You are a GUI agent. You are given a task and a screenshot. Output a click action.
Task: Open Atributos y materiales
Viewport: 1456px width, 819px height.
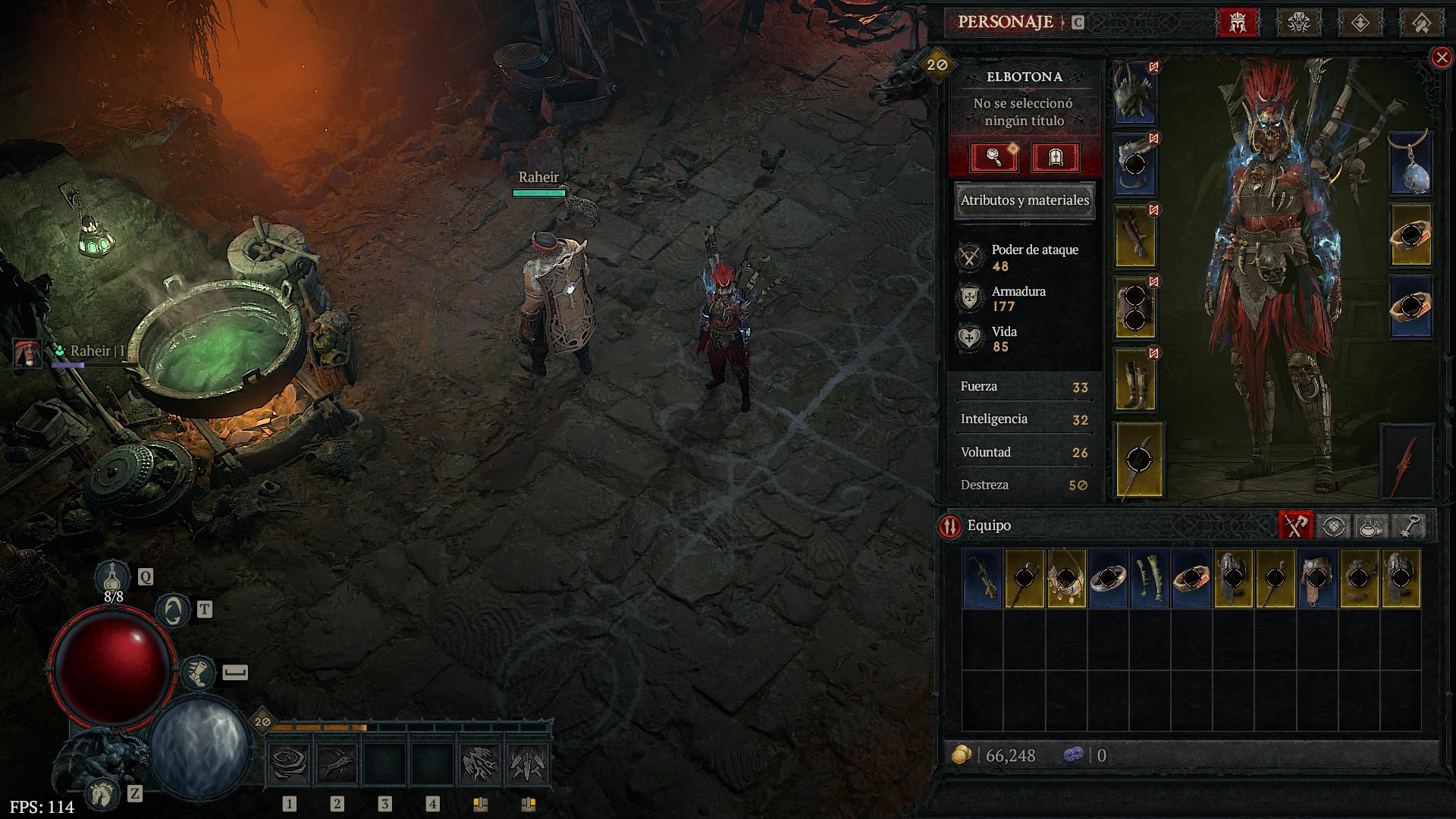1024,200
